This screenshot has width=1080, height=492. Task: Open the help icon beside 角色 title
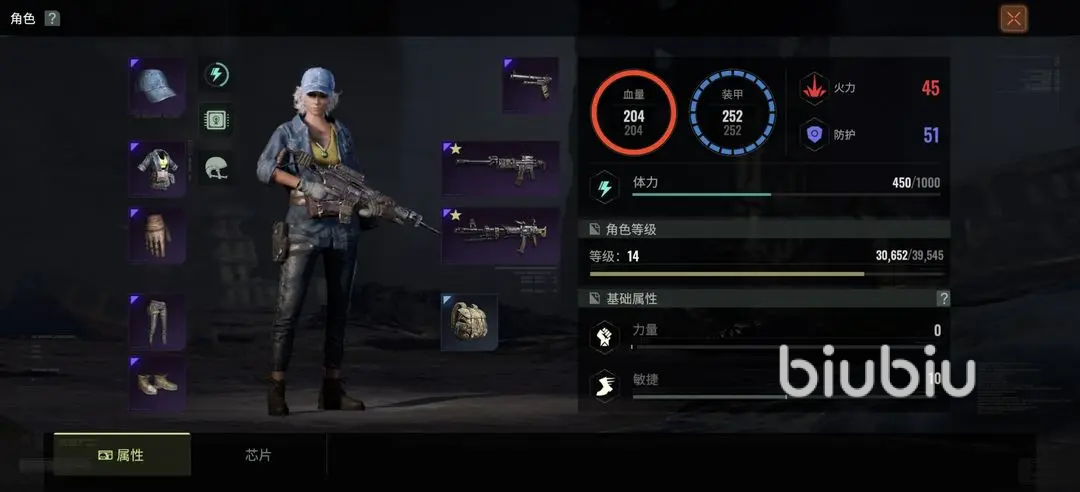(52, 18)
